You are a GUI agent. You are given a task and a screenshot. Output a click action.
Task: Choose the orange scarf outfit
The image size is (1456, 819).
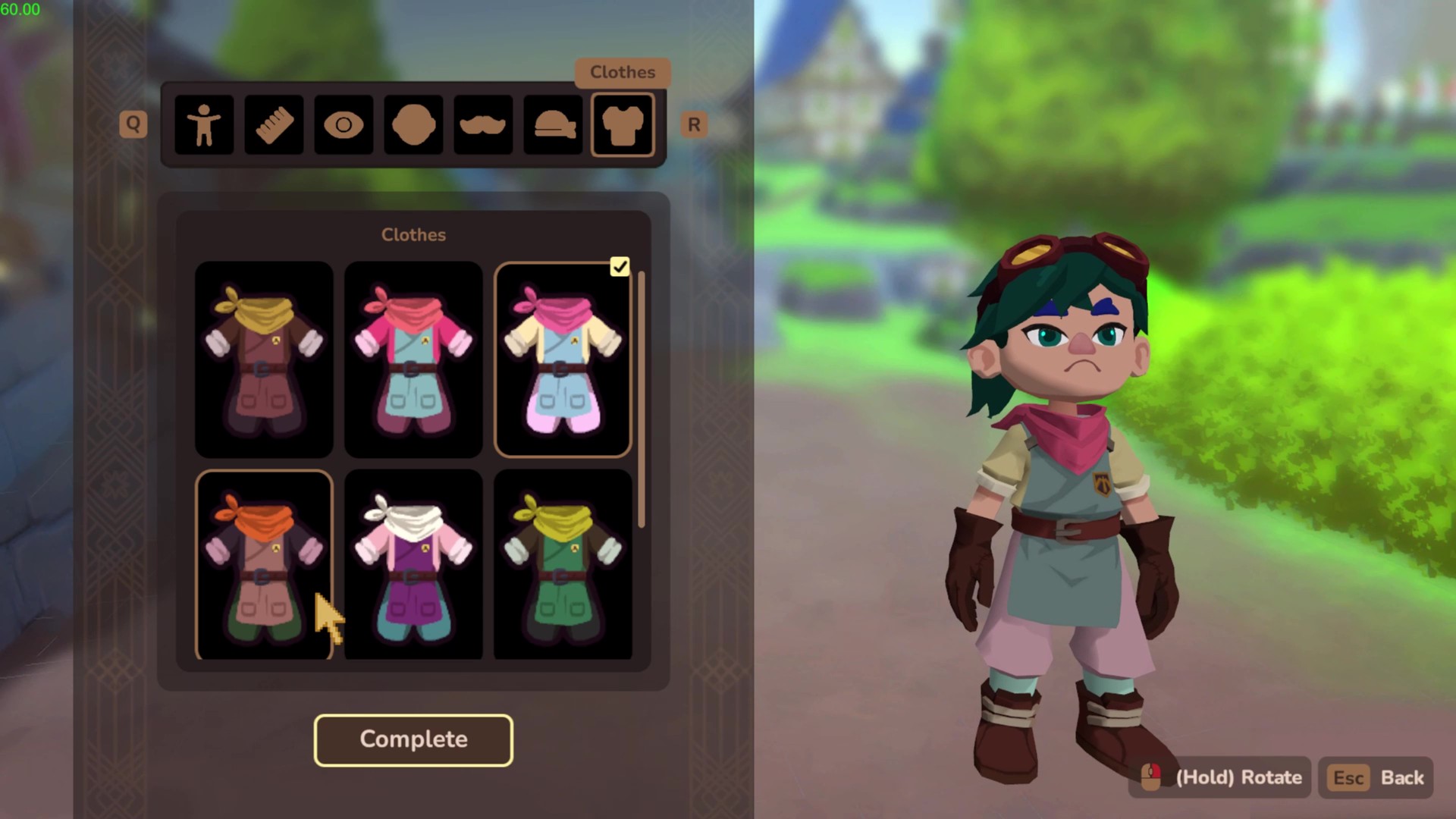(264, 564)
